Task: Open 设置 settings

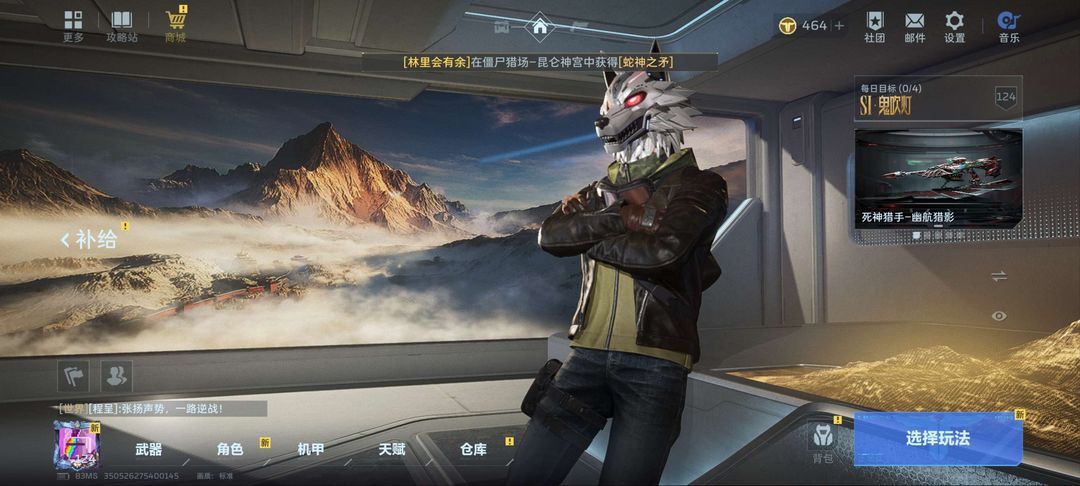Action: [x=954, y=26]
